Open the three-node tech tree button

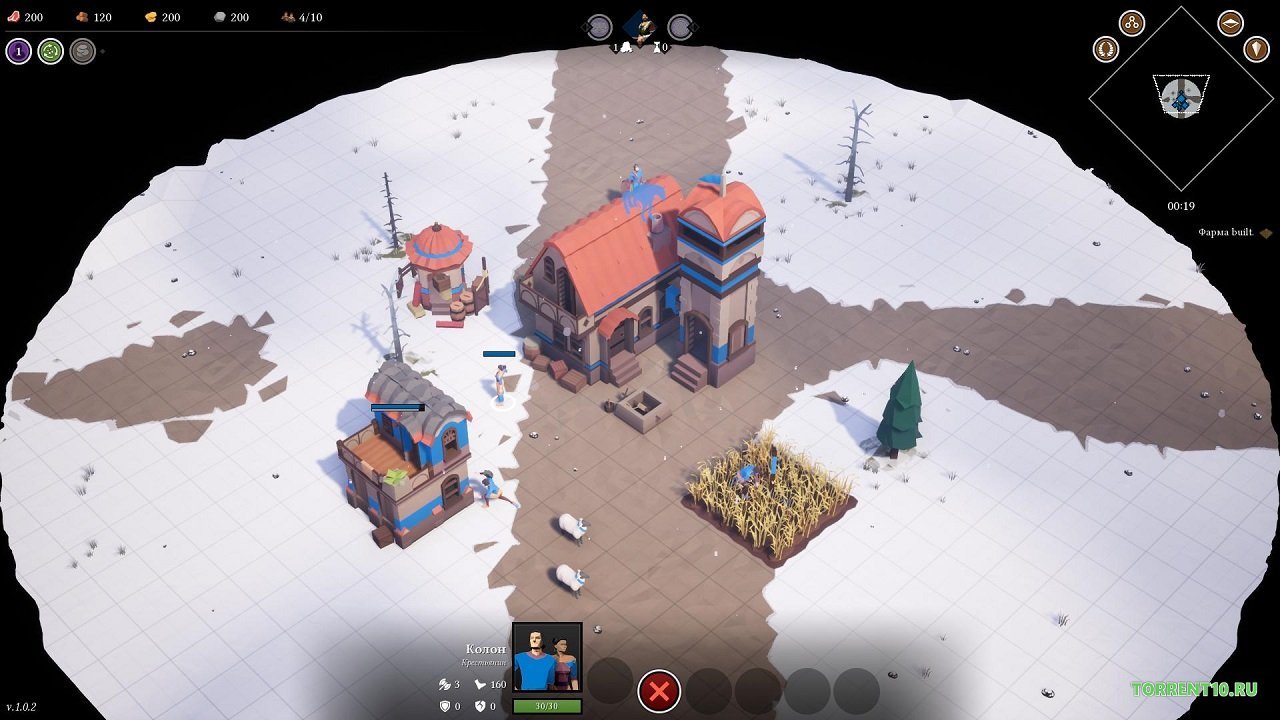coord(1132,23)
